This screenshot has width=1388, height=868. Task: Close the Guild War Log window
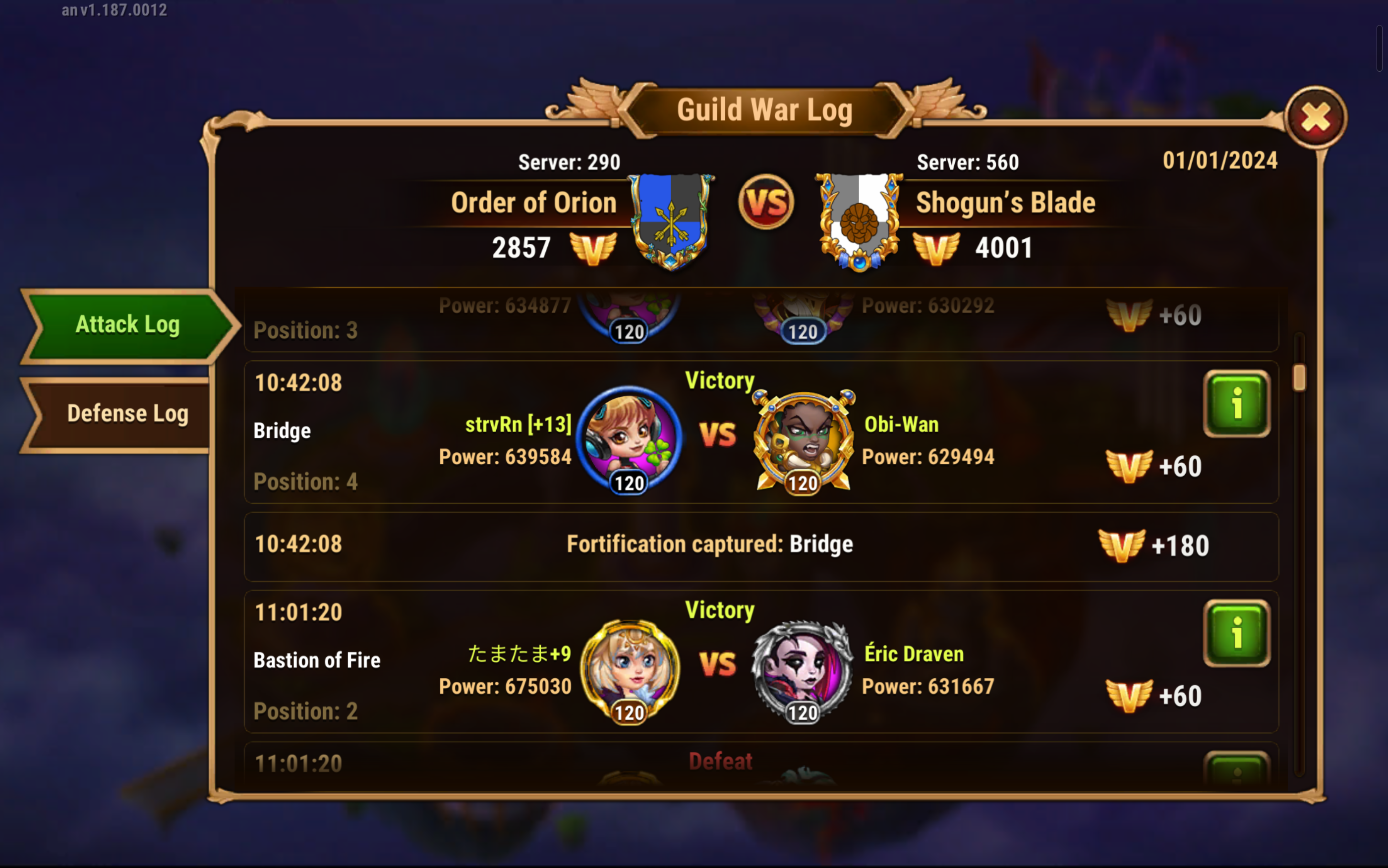[1315, 118]
